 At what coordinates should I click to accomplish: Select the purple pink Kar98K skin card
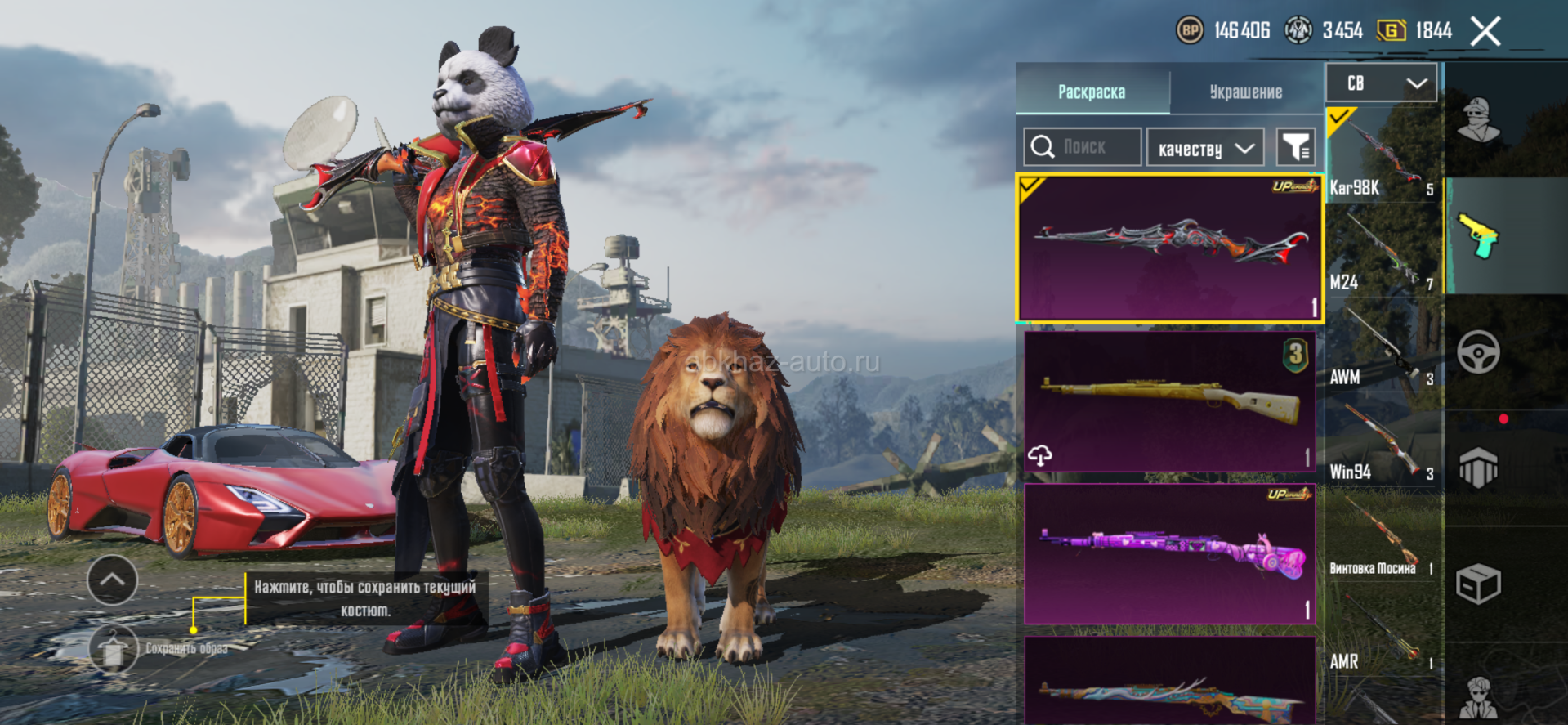click(1169, 553)
